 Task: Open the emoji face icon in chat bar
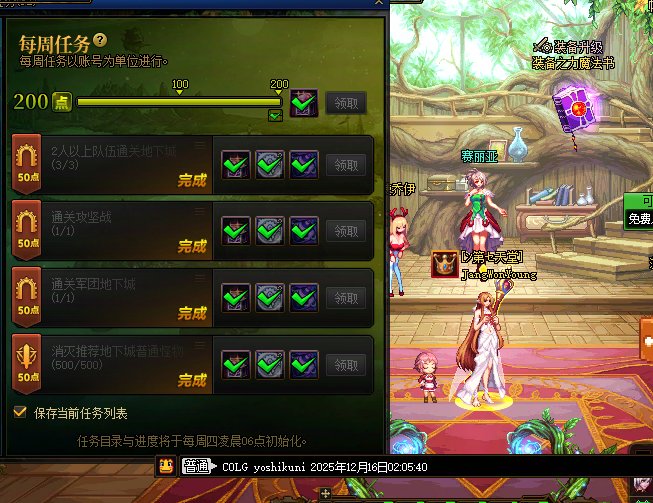166,466
